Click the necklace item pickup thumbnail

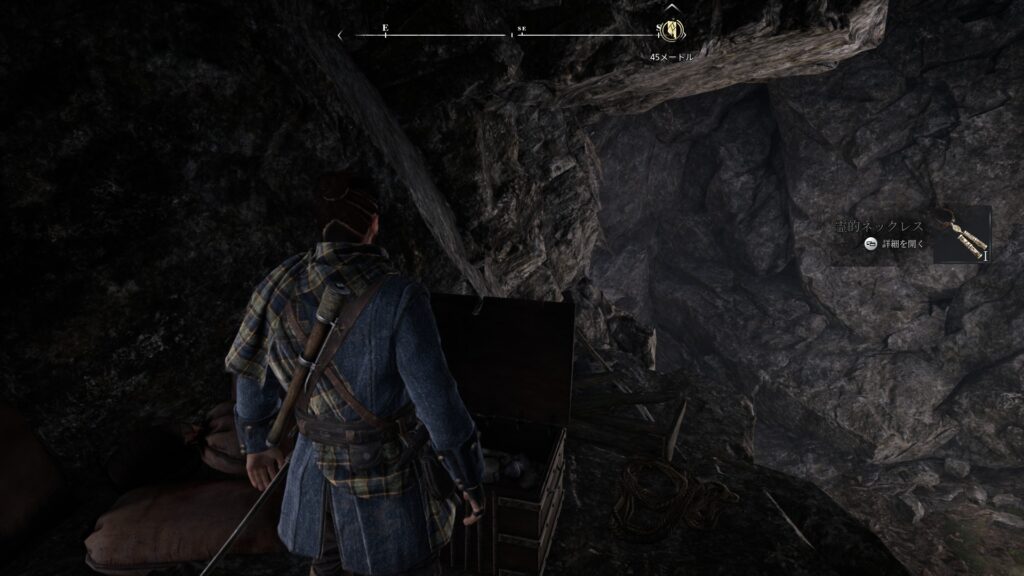[961, 235]
